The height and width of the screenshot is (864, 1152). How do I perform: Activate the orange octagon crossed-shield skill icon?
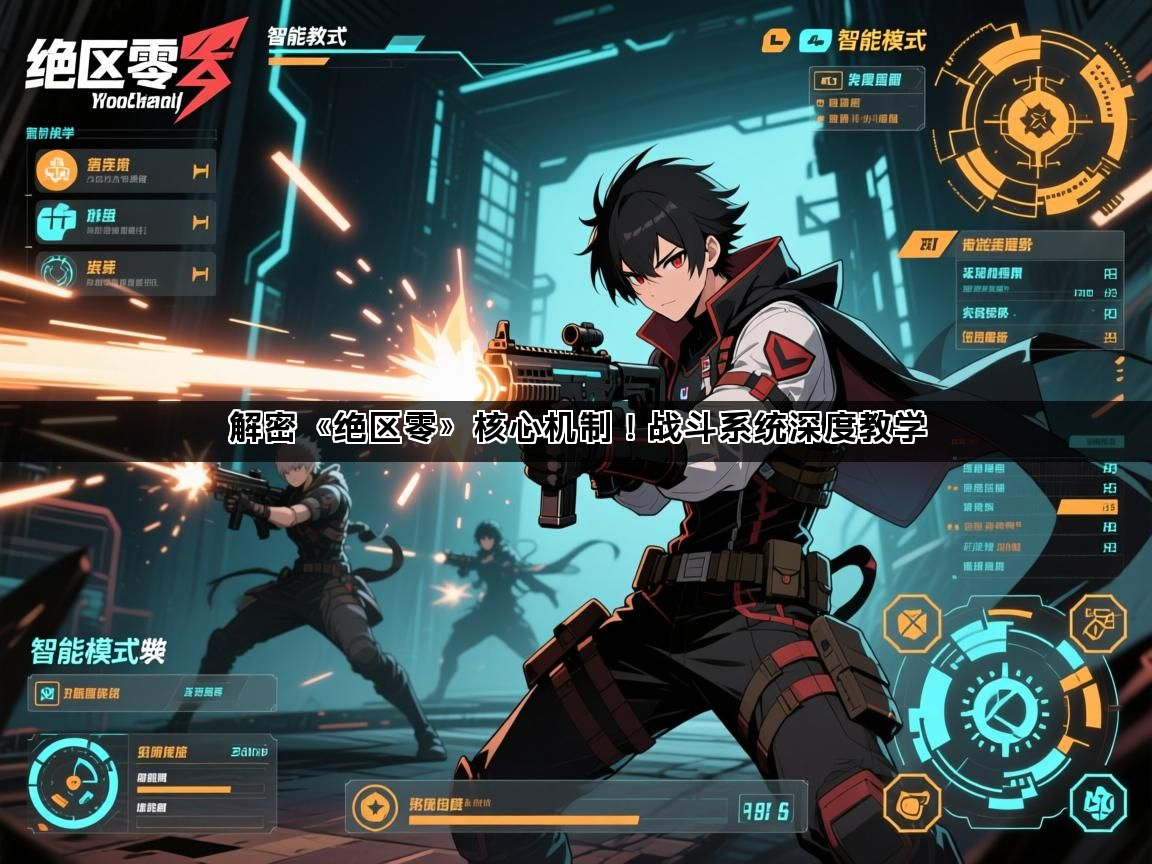(912, 625)
